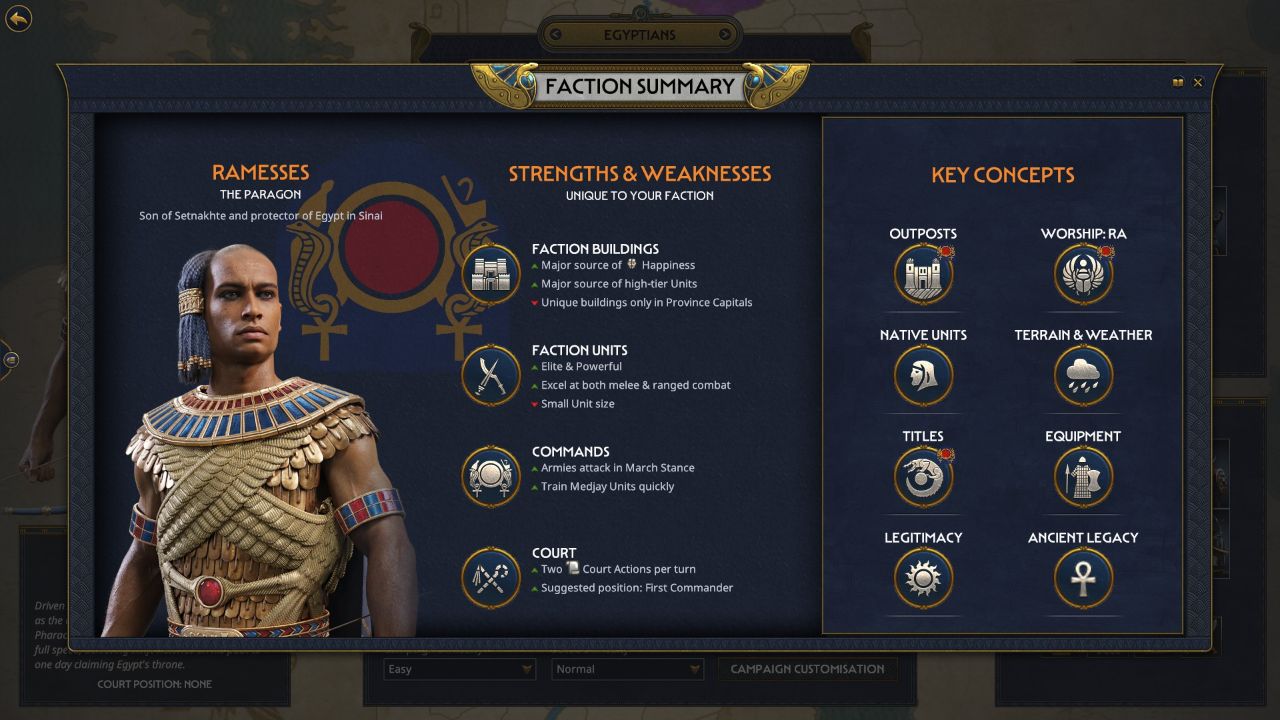Click the Legitimacy sun icon
Screen dimensions: 1280x720
click(922, 578)
